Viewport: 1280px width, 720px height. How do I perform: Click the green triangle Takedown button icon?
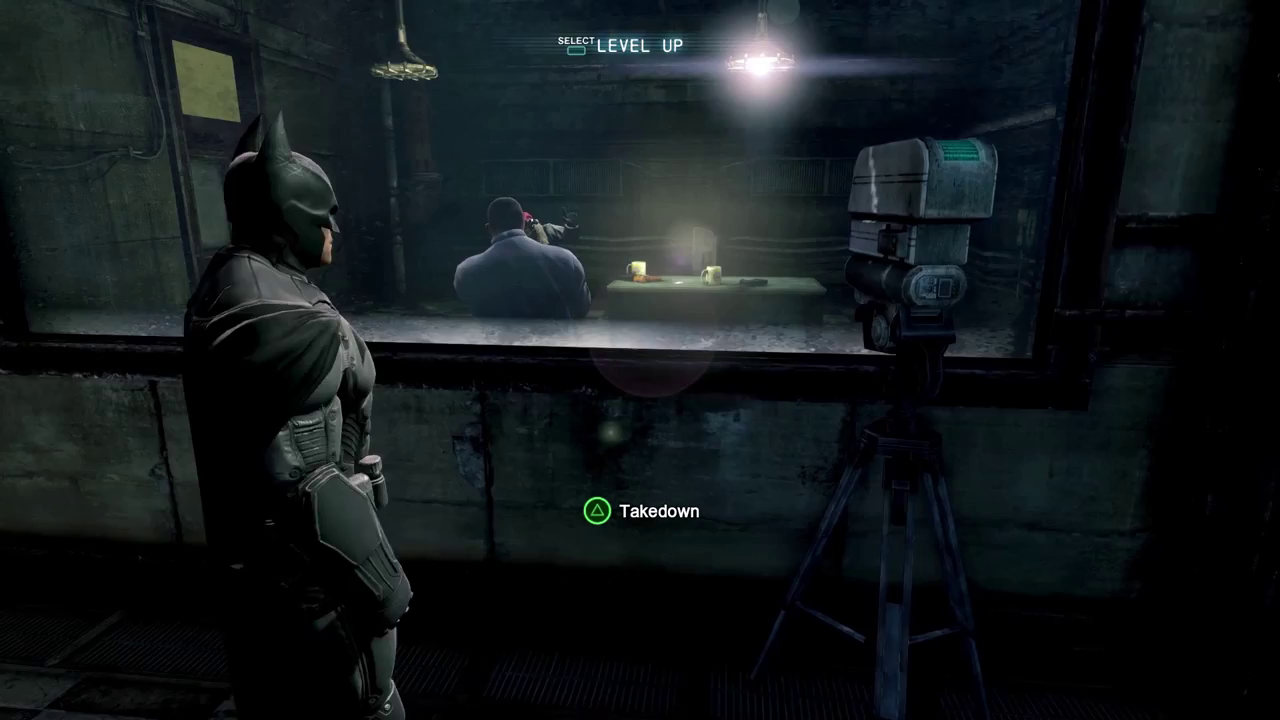(597, 511)
